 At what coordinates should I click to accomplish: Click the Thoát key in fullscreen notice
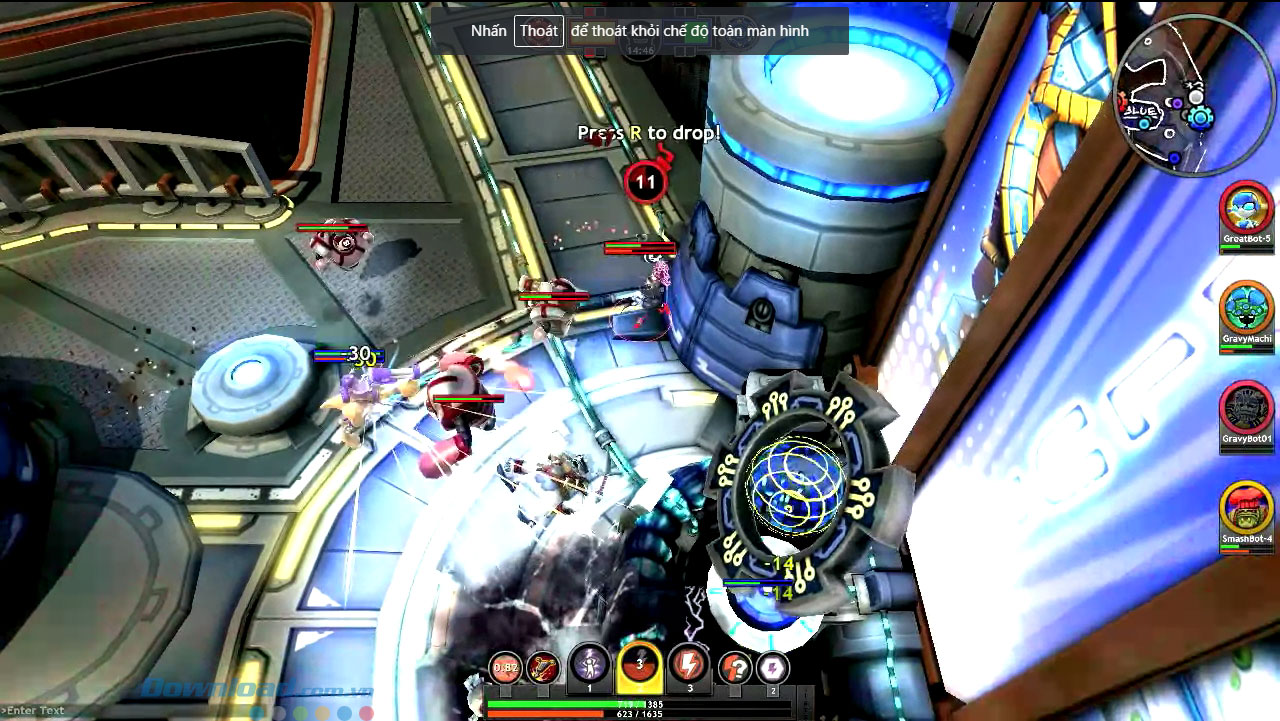point(539,31)
